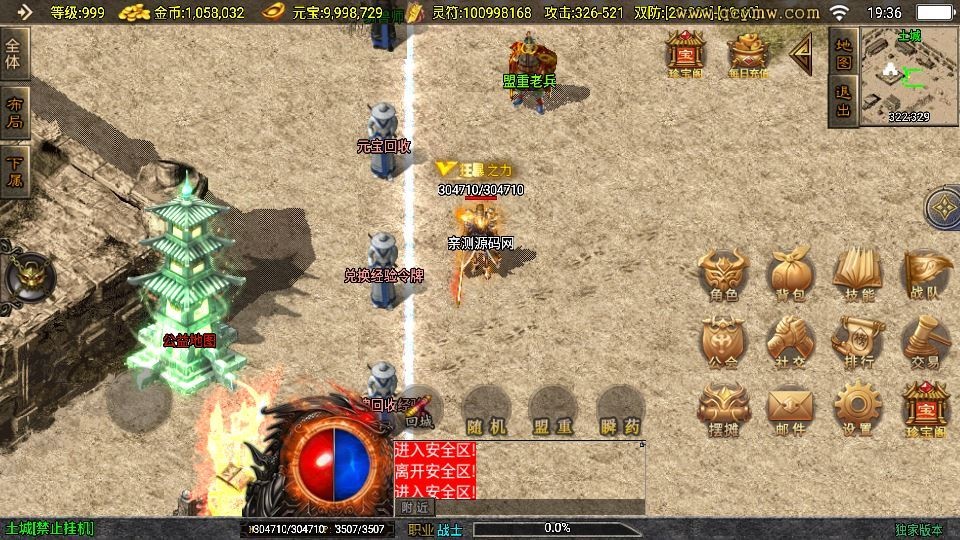Show the 排行 rankings scroll
This screenshot has width=960, height=540.
tap(858, 340)
